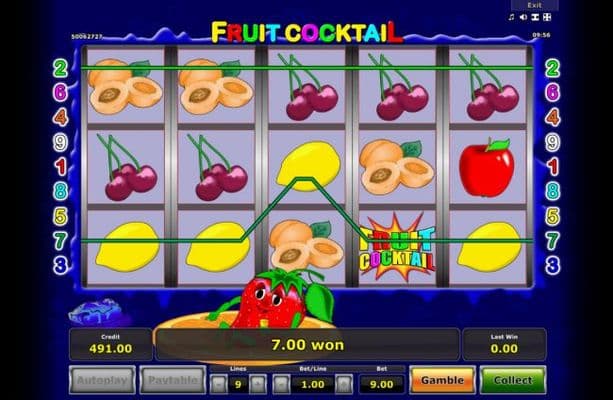Open the Paytable
This screenshot has width=613, height=400.
point(172,381)
